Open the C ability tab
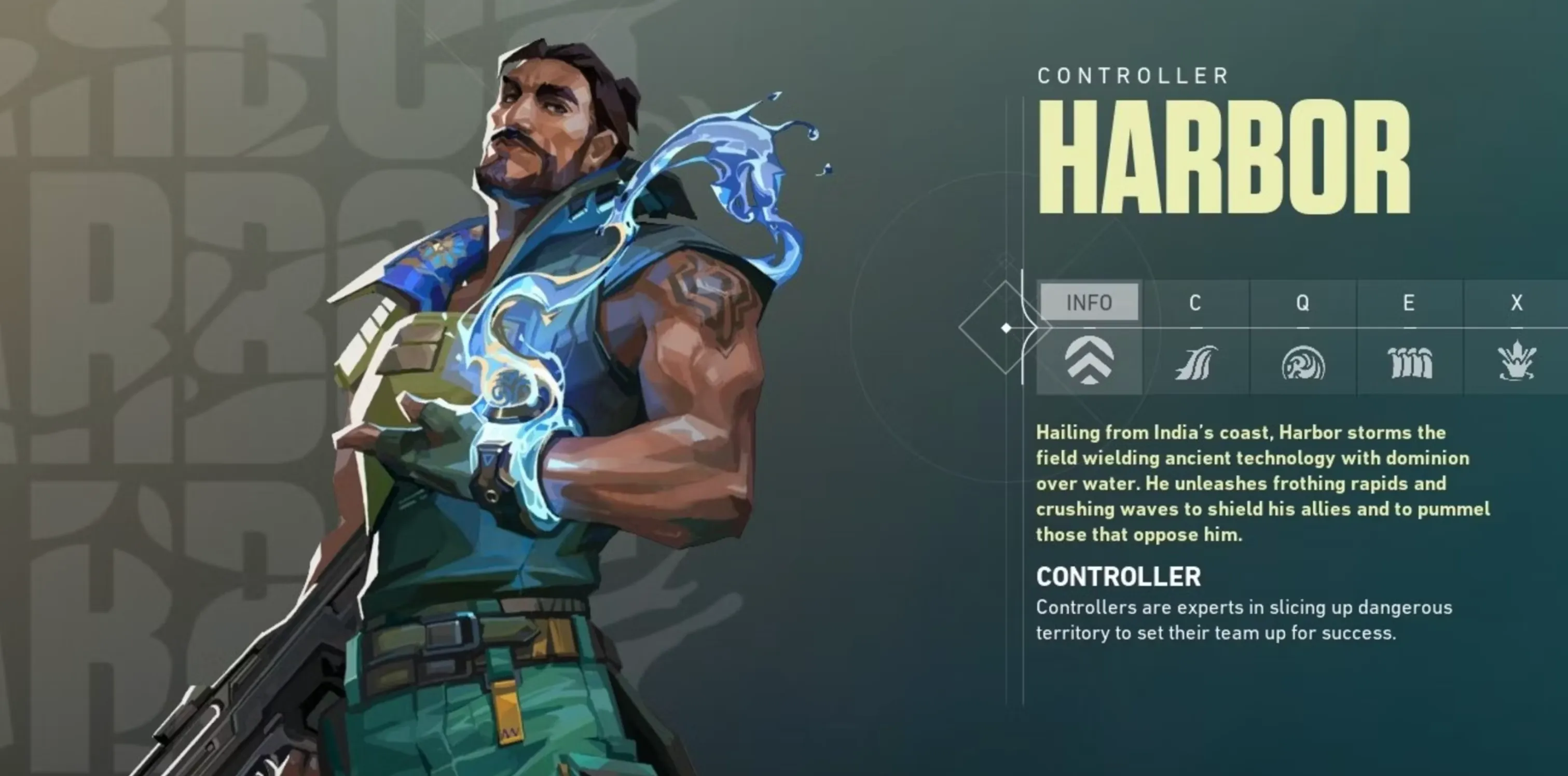Viewport: 1568px width, 776px height. click(1195, 302)
